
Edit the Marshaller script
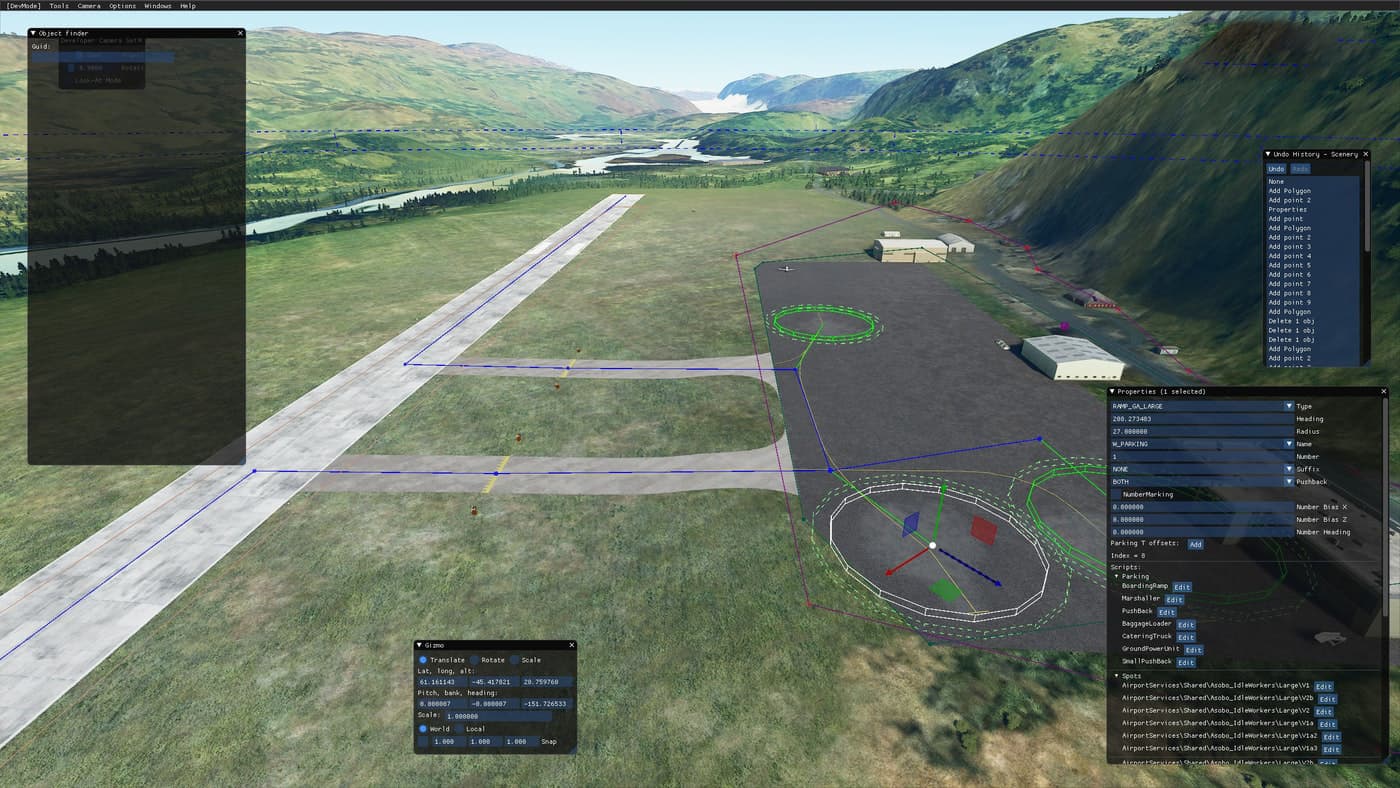click(x=1174, y=600)
